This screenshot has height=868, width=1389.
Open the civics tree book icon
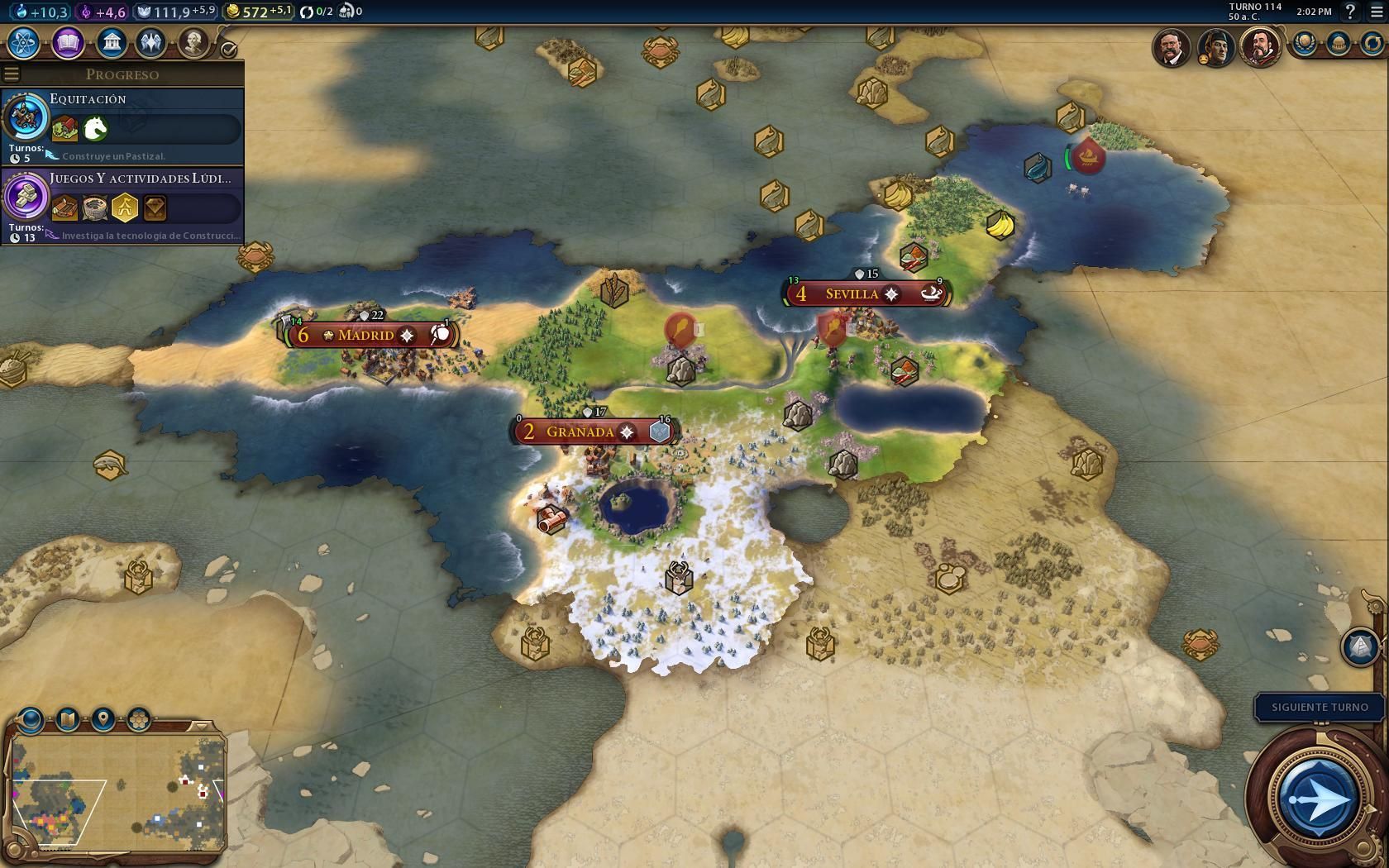pos(68,42)
